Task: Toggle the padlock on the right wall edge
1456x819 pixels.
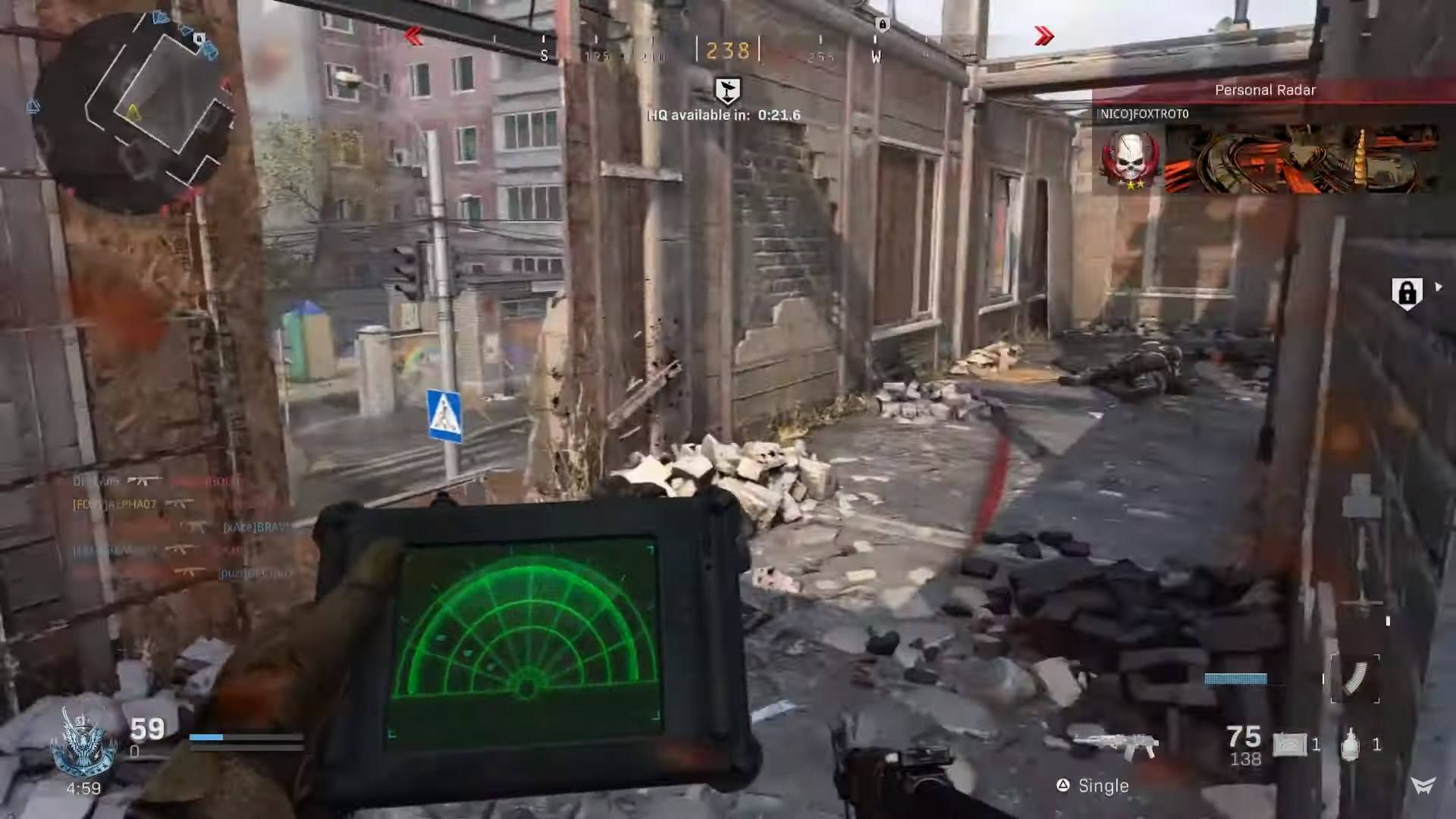Action: pos(1408,292)
